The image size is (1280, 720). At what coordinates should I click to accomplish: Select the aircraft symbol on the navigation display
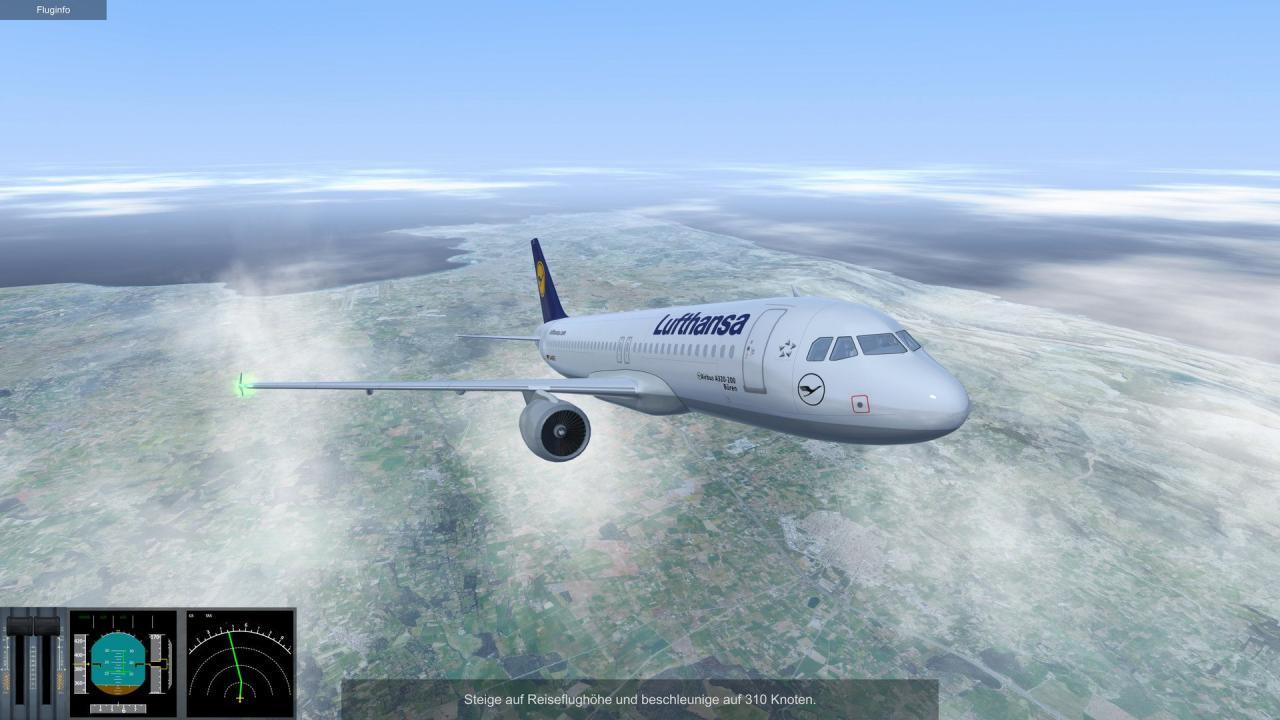click(x=240, y=699)
